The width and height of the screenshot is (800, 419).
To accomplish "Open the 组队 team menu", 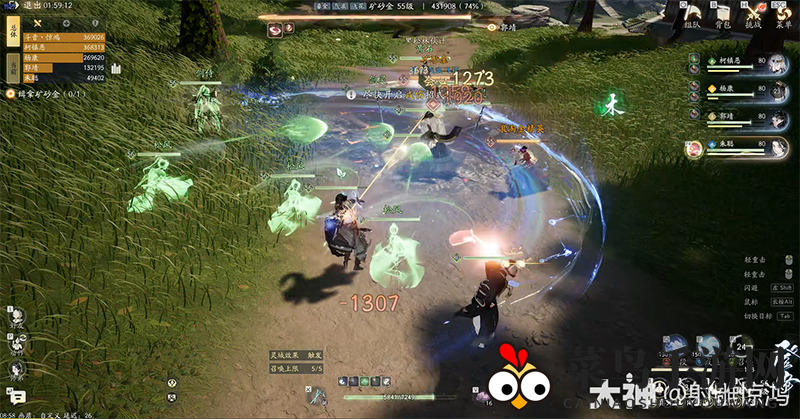I will click(694, 18).
